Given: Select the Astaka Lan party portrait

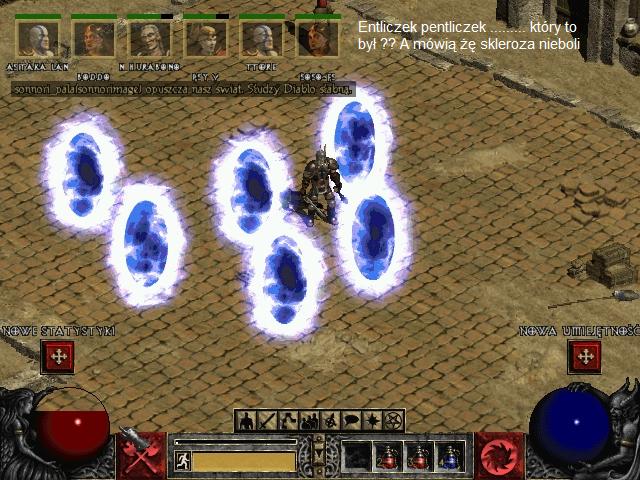Looking at the screenshot, I should click(x=37, y=39).
